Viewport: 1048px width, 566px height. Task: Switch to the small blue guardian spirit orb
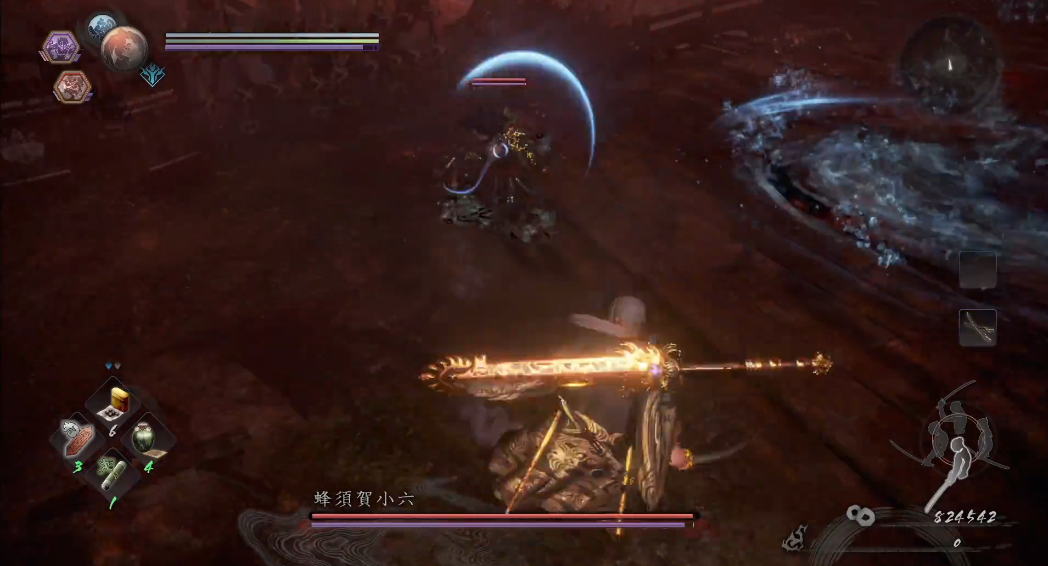100,27
